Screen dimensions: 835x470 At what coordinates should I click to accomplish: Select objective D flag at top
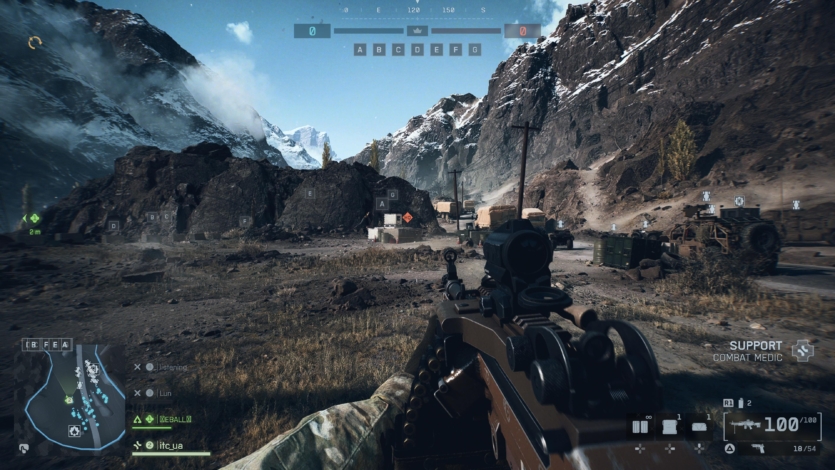[x=417, y=49]
